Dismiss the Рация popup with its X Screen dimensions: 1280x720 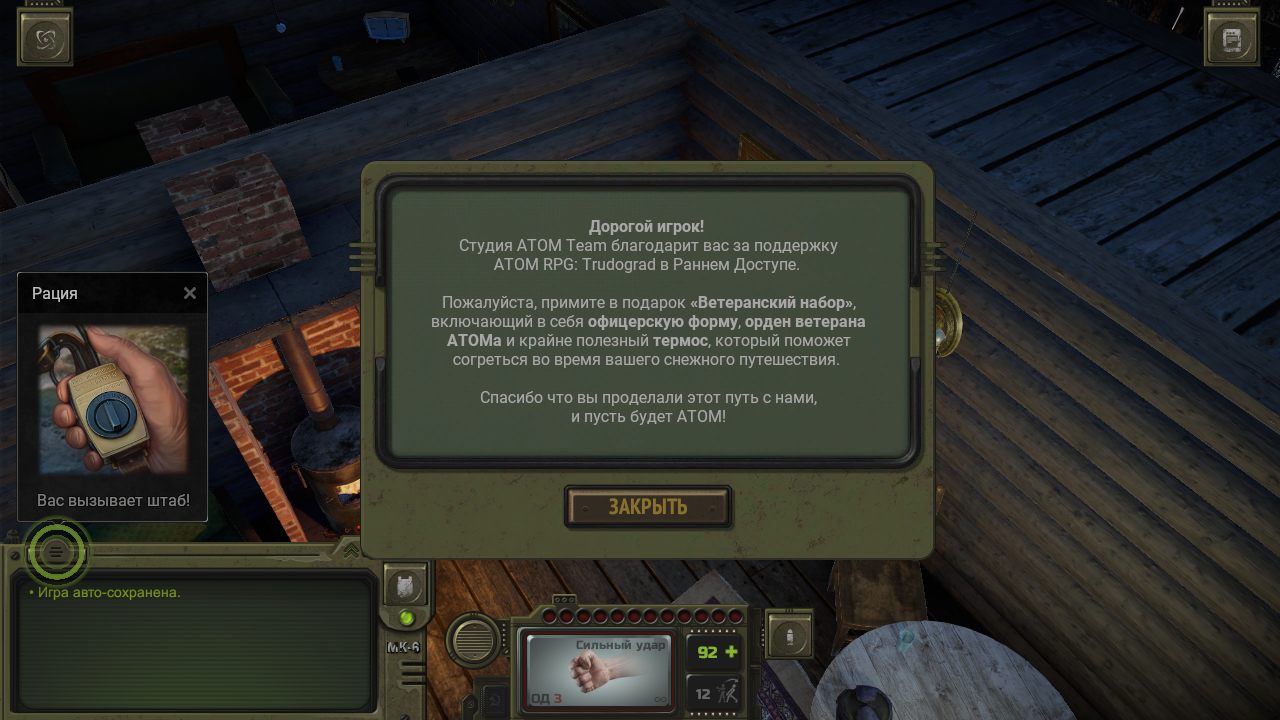[190, 293]
